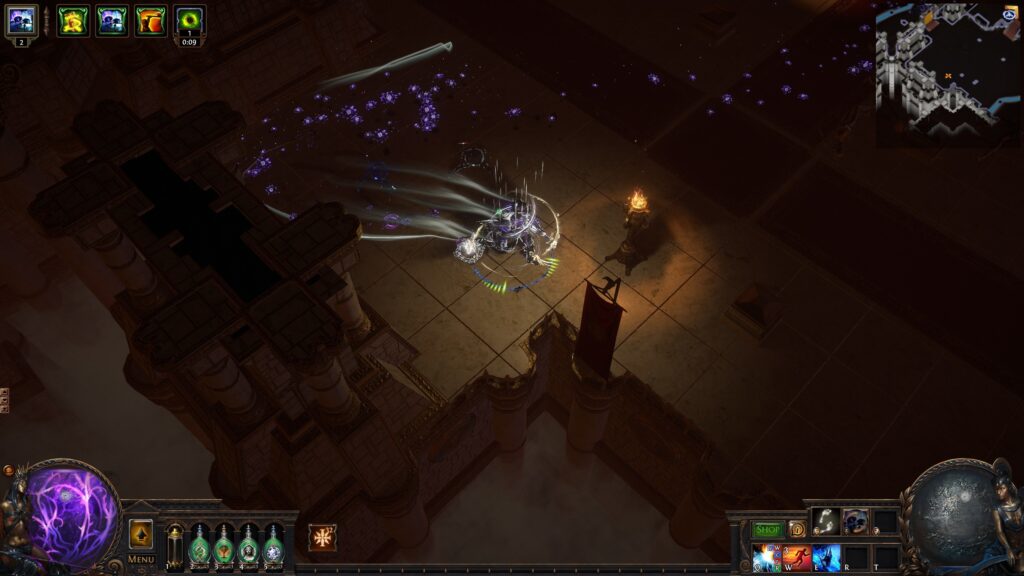Use the empty tall flask in slot 1

pyautogui.click(x=175, y=545)
